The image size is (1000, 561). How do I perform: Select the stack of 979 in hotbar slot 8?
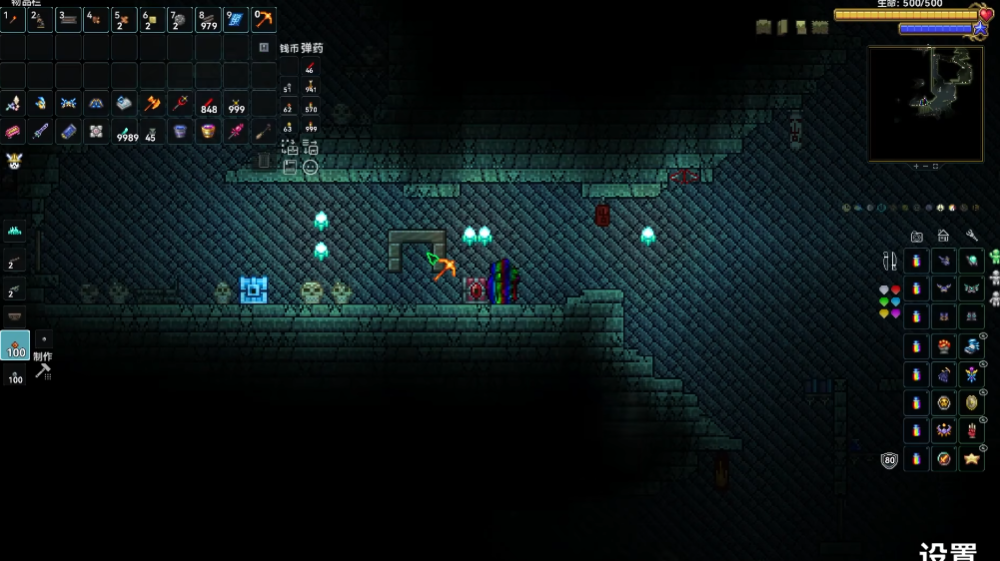208,20
